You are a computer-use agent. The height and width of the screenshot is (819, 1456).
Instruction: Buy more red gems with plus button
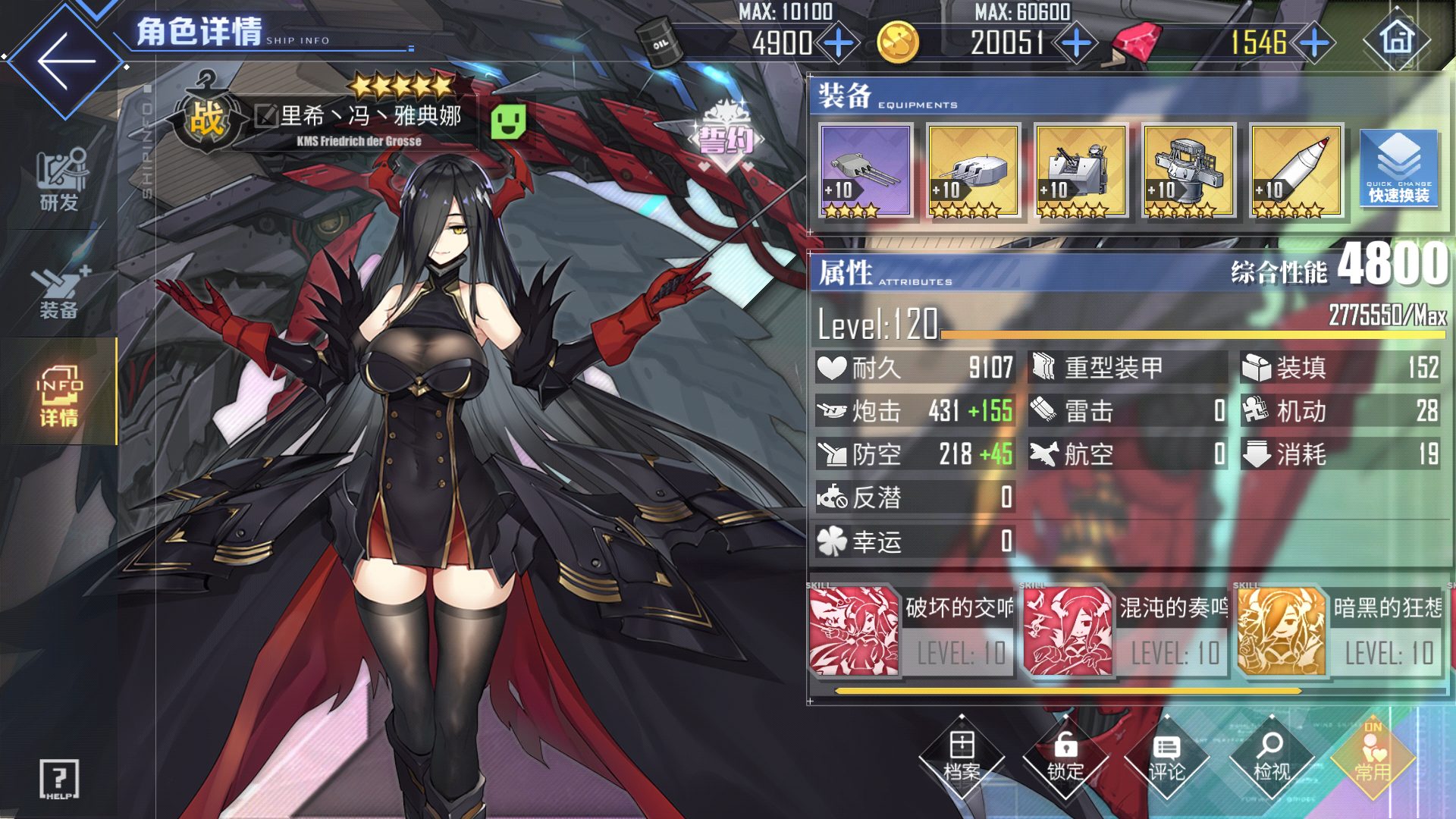point(1314,43)
